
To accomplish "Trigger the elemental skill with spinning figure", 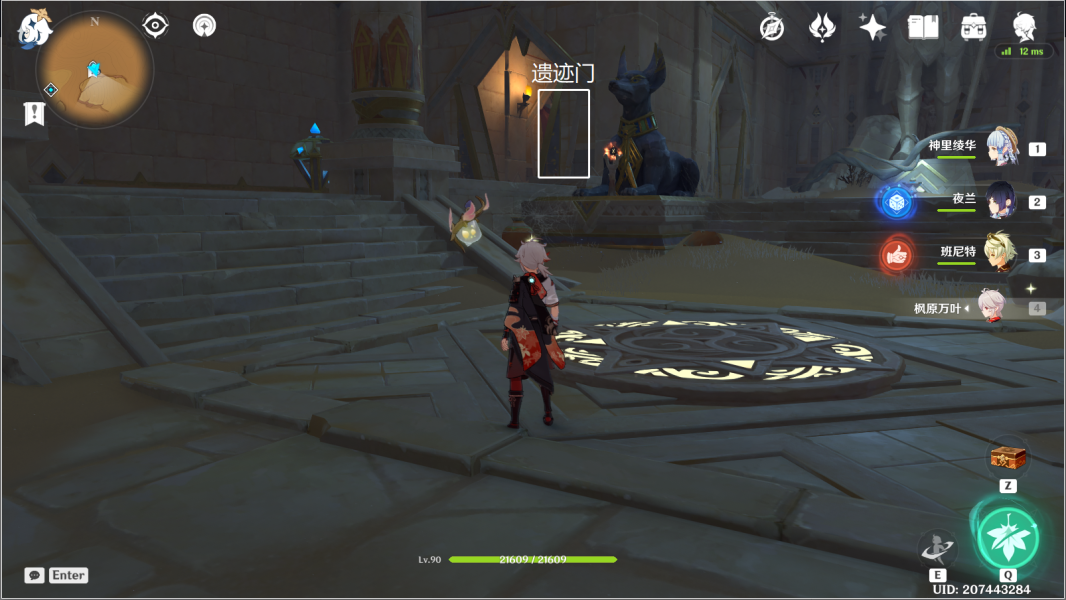I will tap(937, 548).
